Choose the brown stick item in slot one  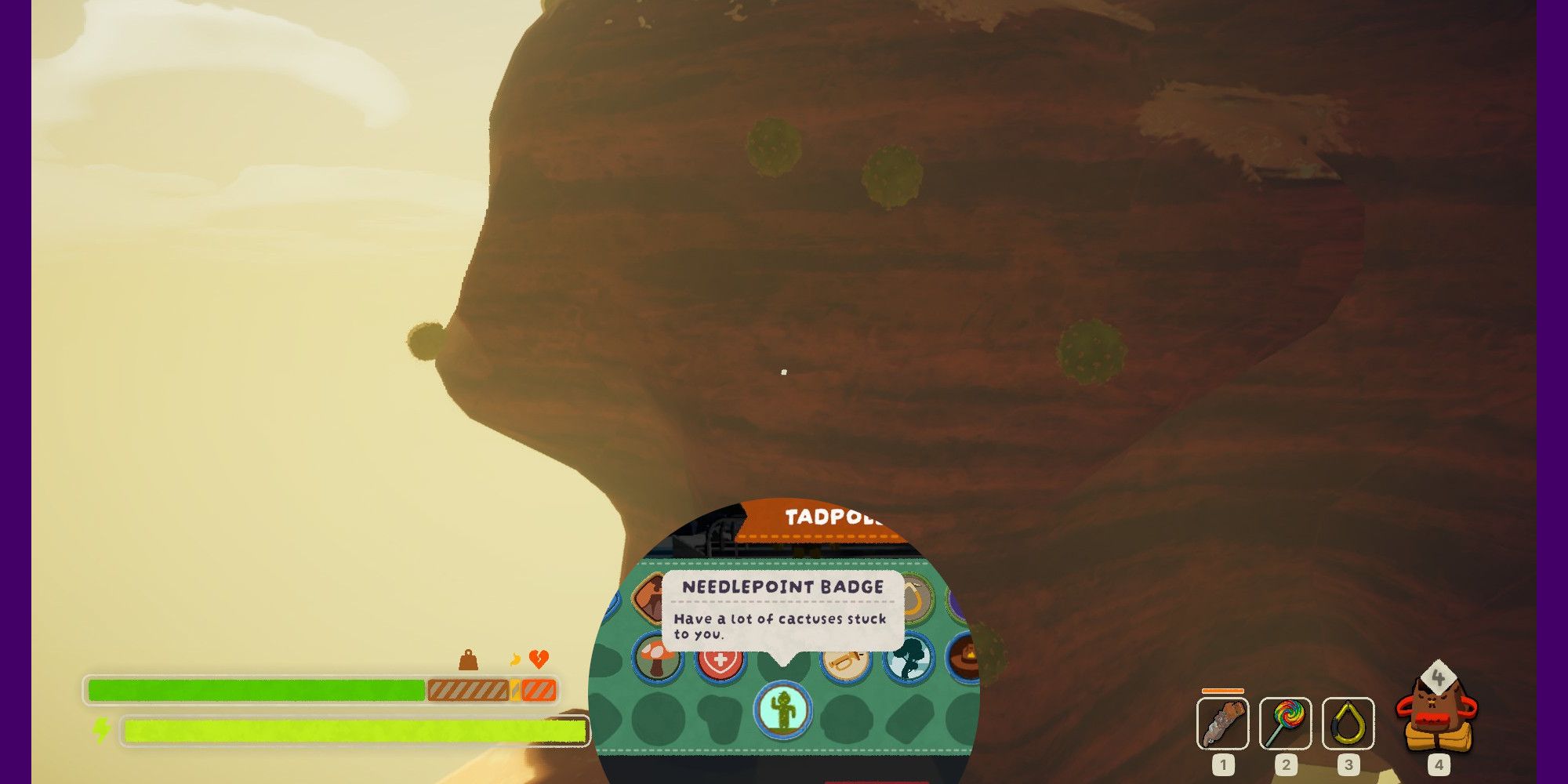1222,723
